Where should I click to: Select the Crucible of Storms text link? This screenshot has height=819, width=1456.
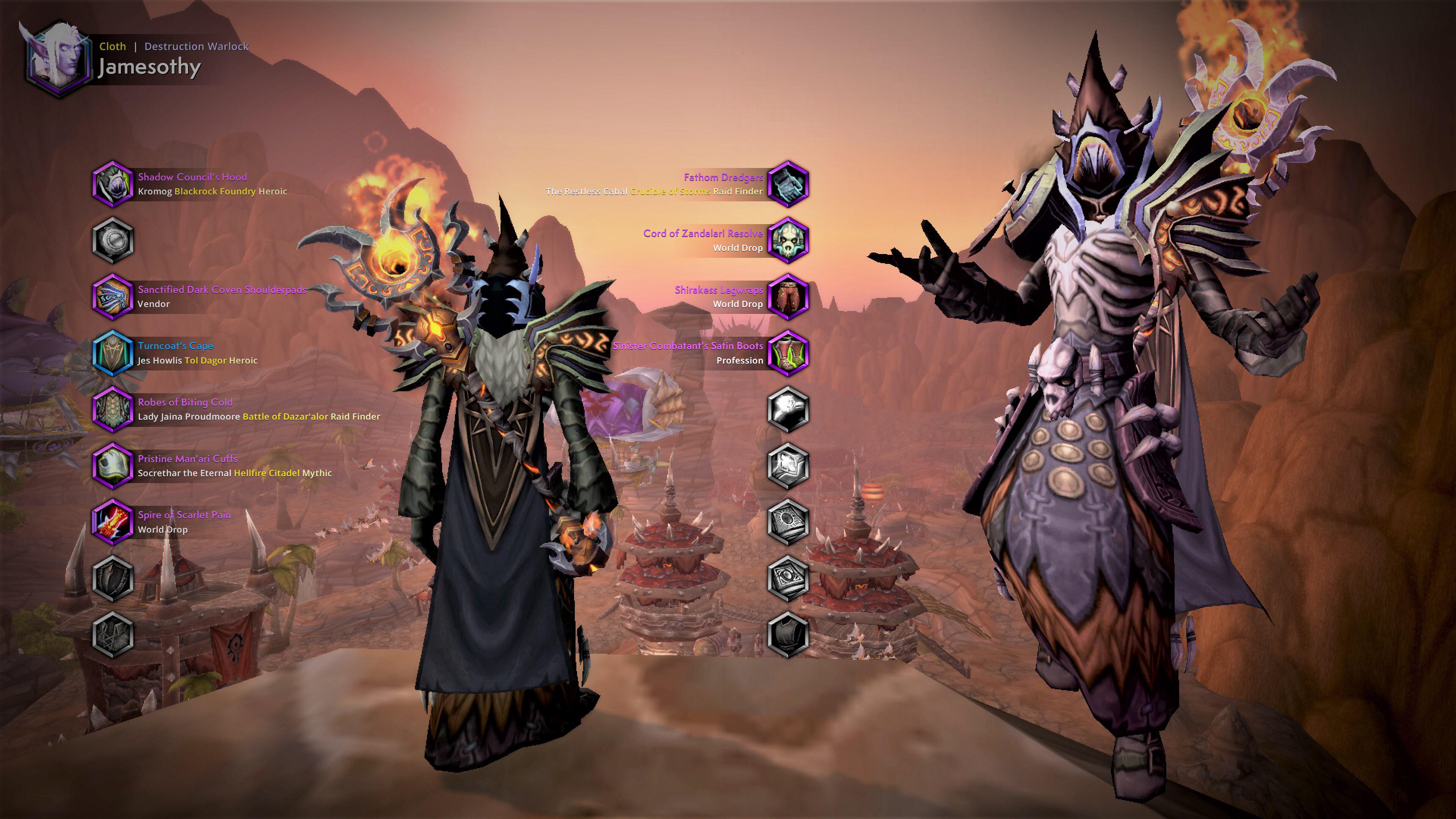tap(670, 191)
